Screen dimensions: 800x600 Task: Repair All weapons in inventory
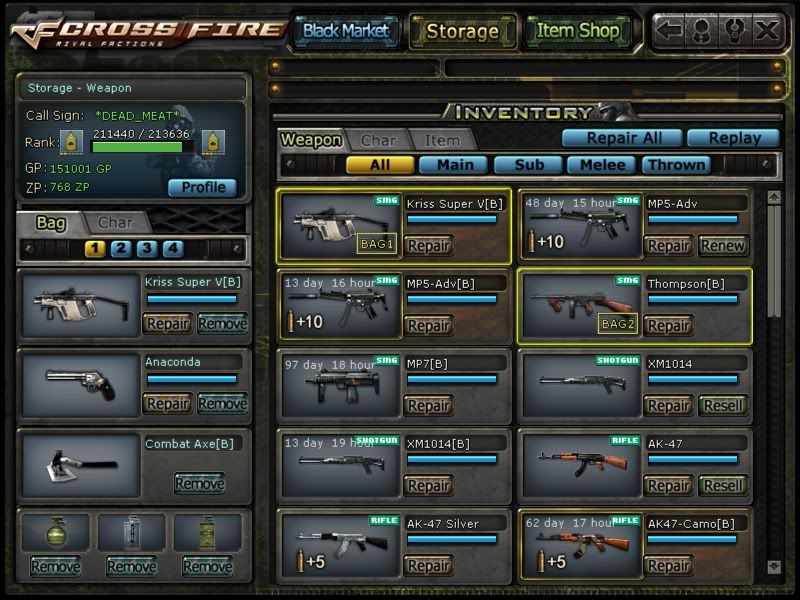click(621, 138)
